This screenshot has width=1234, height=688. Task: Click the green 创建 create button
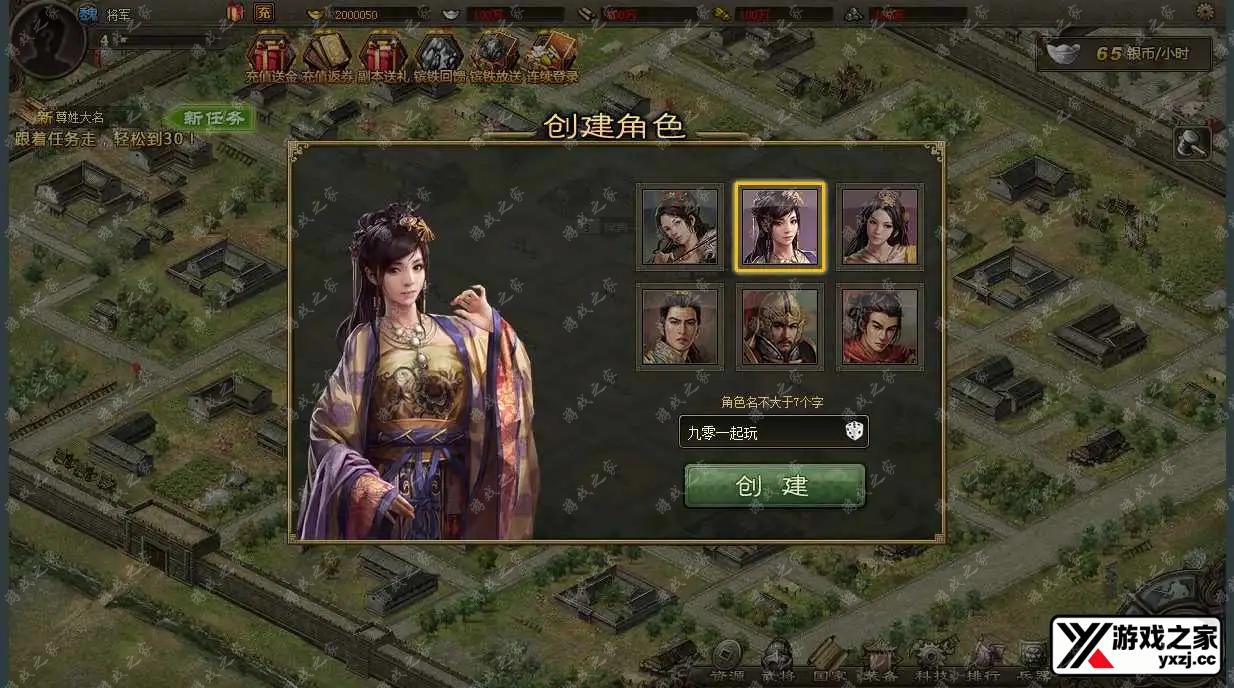coord(774,486)
